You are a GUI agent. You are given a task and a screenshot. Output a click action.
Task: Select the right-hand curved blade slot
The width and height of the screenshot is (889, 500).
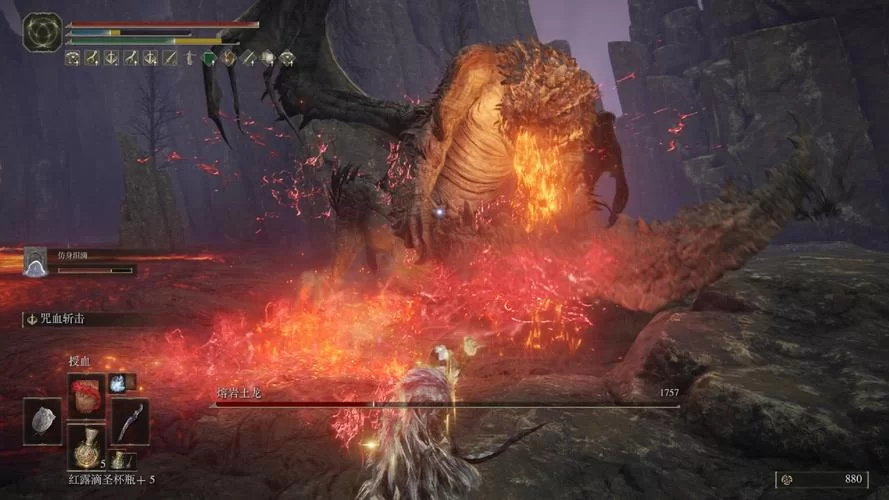pos(130,421)
